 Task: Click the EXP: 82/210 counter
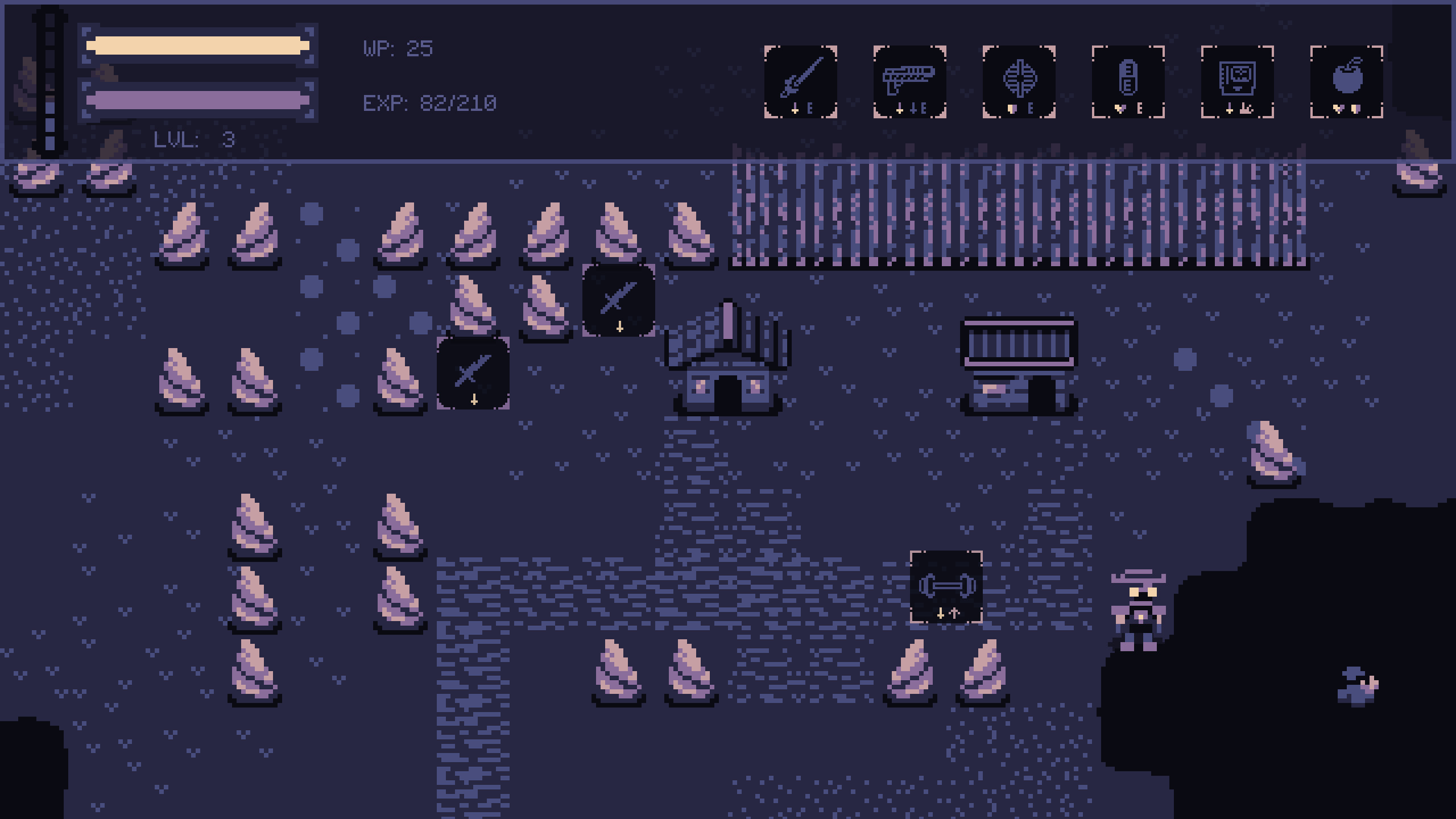429,104
